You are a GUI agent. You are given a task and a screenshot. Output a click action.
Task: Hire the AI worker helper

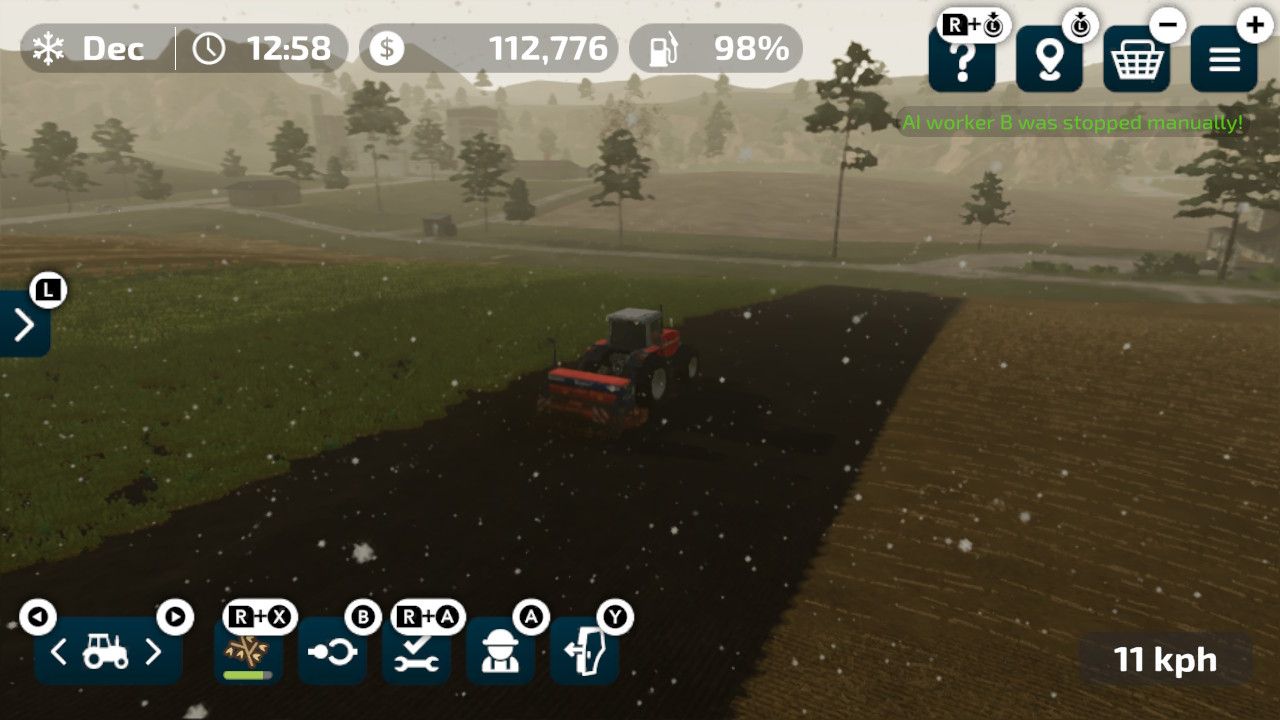tap(500, 652)
